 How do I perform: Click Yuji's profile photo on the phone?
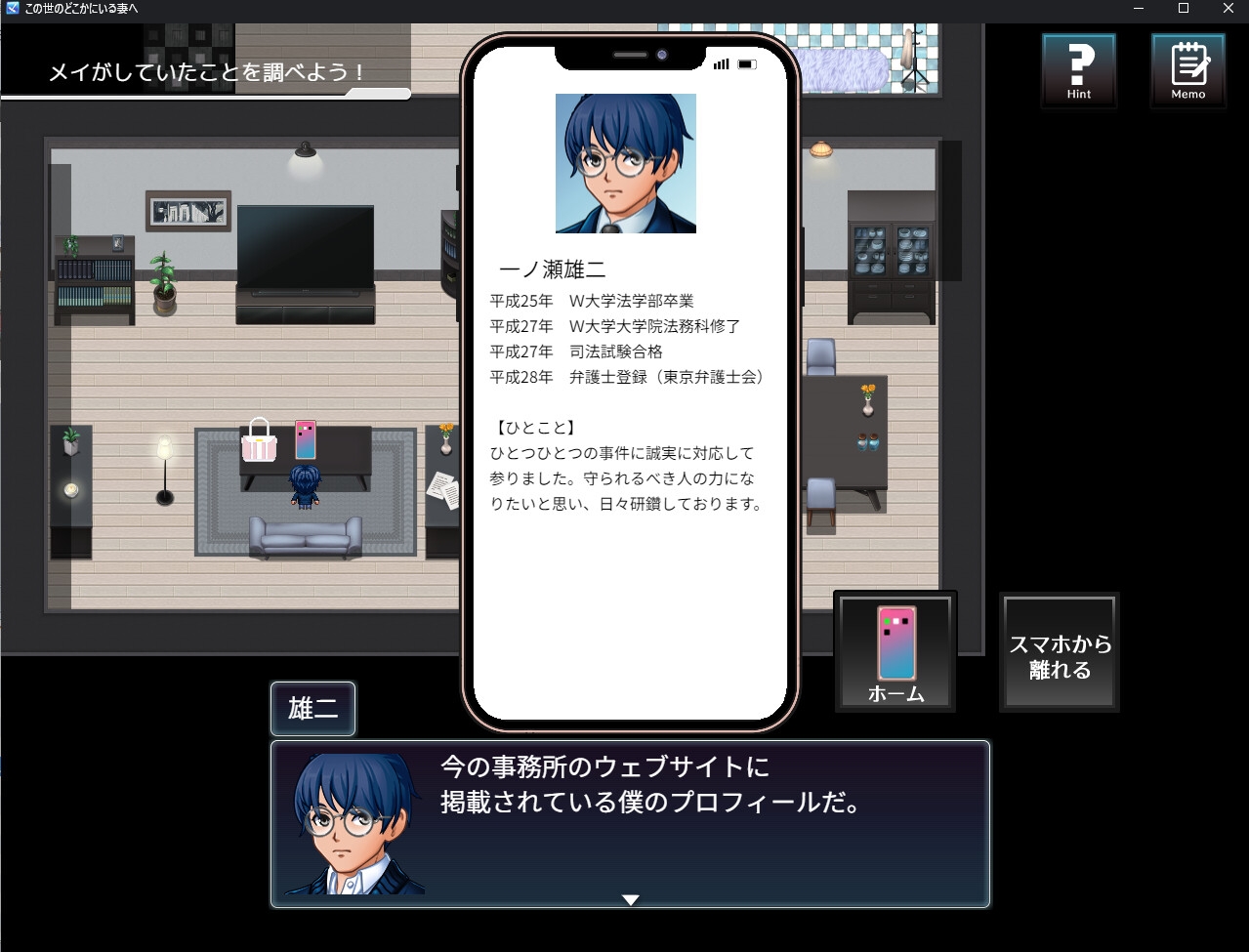625,163
